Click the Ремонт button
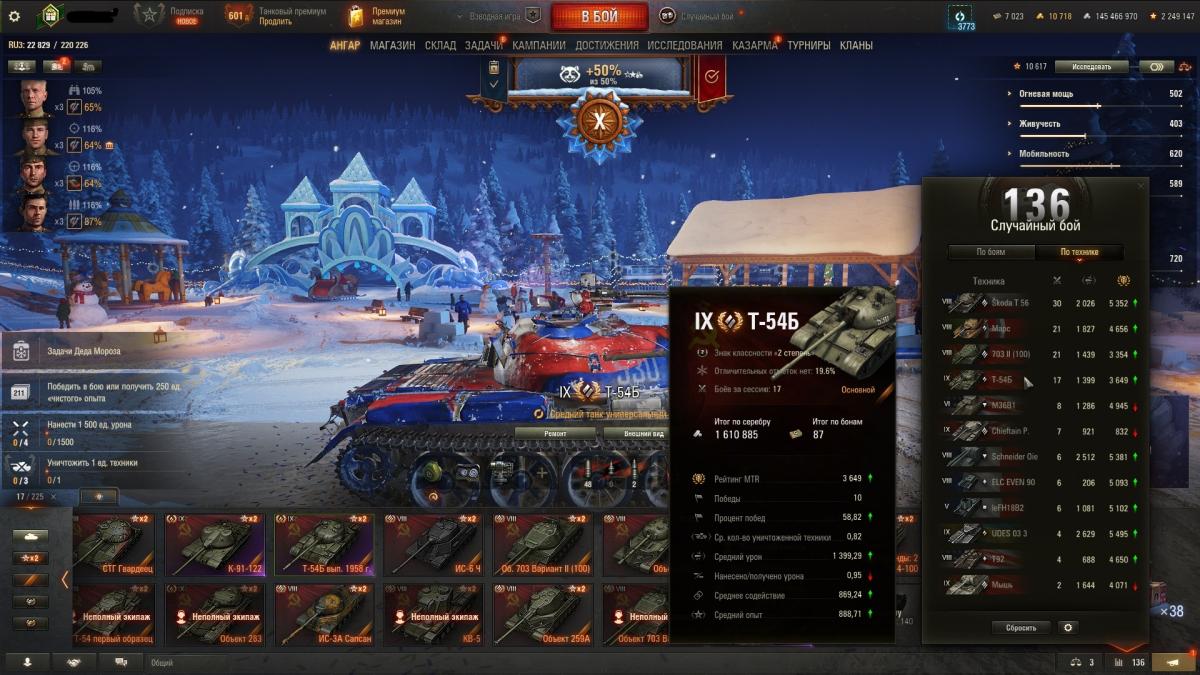The image size is (1200, 675). [555, 433]
